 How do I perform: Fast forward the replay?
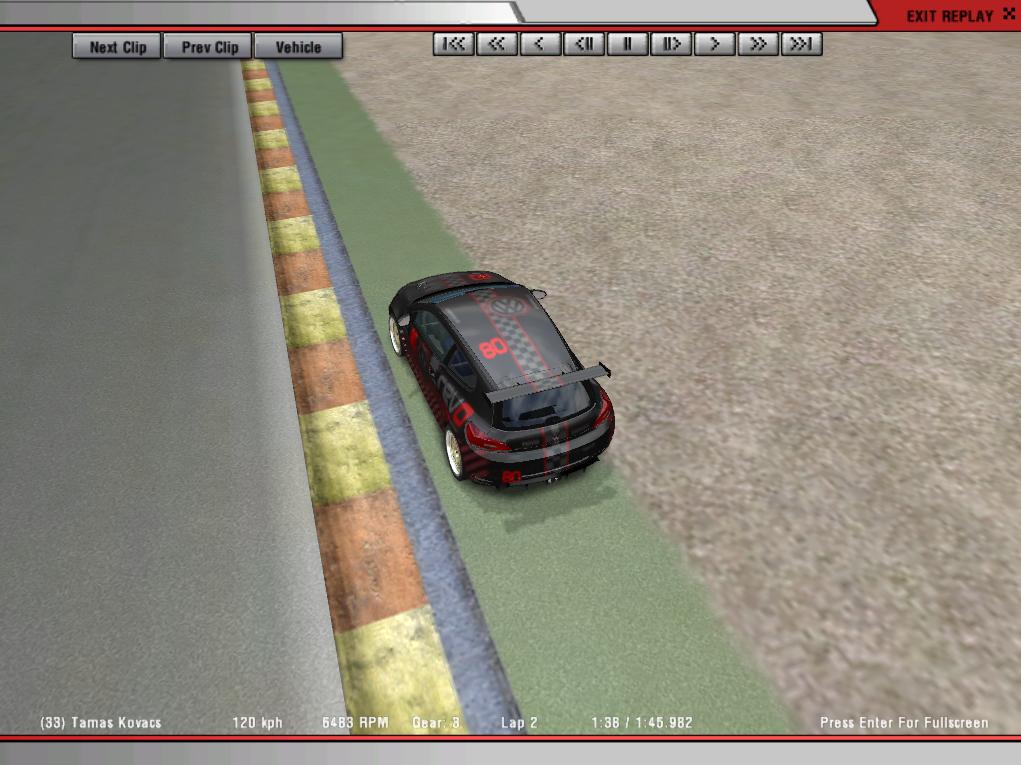click(758, 44)
